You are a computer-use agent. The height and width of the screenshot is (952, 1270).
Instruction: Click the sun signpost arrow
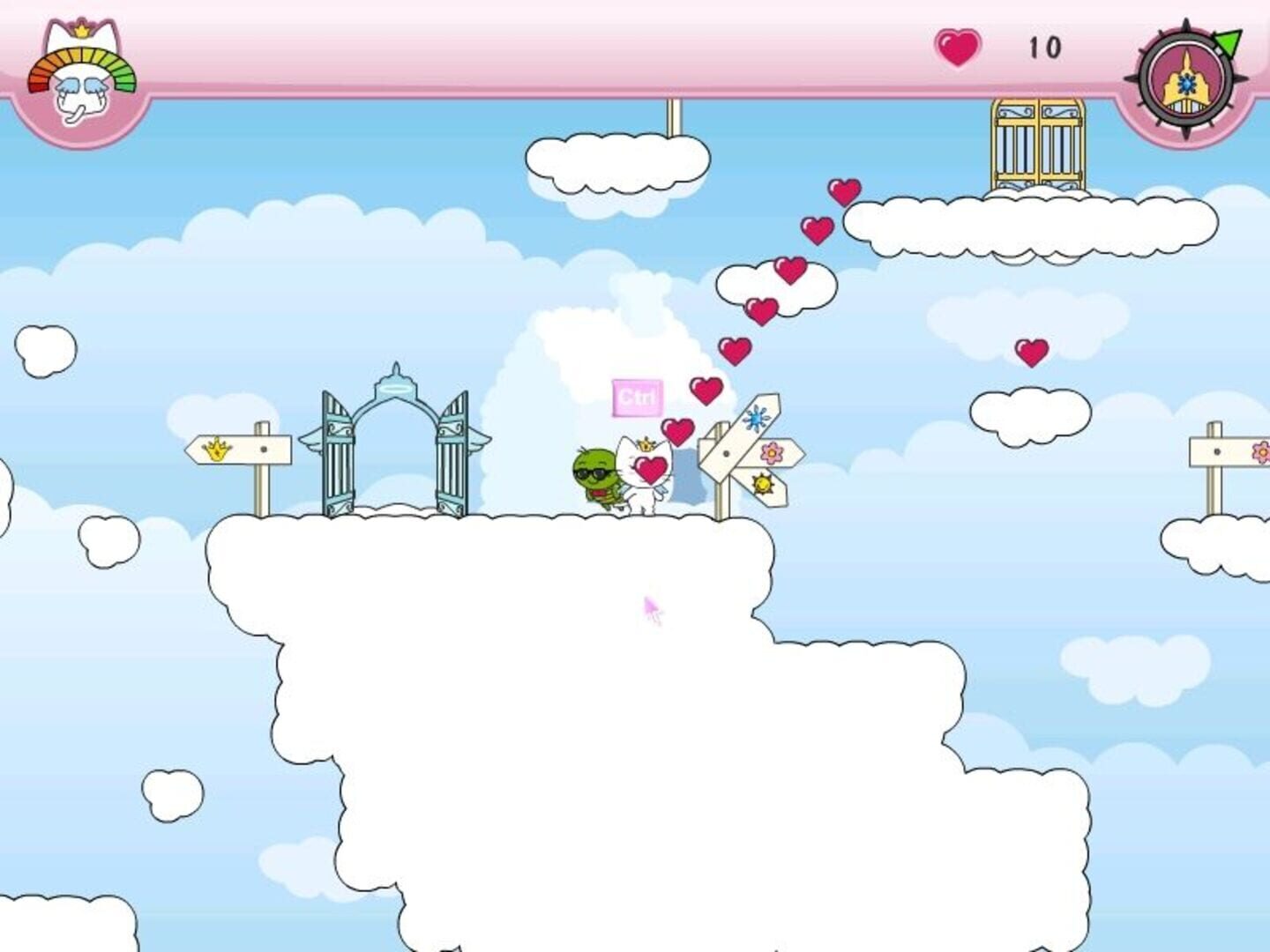(762, 485)
